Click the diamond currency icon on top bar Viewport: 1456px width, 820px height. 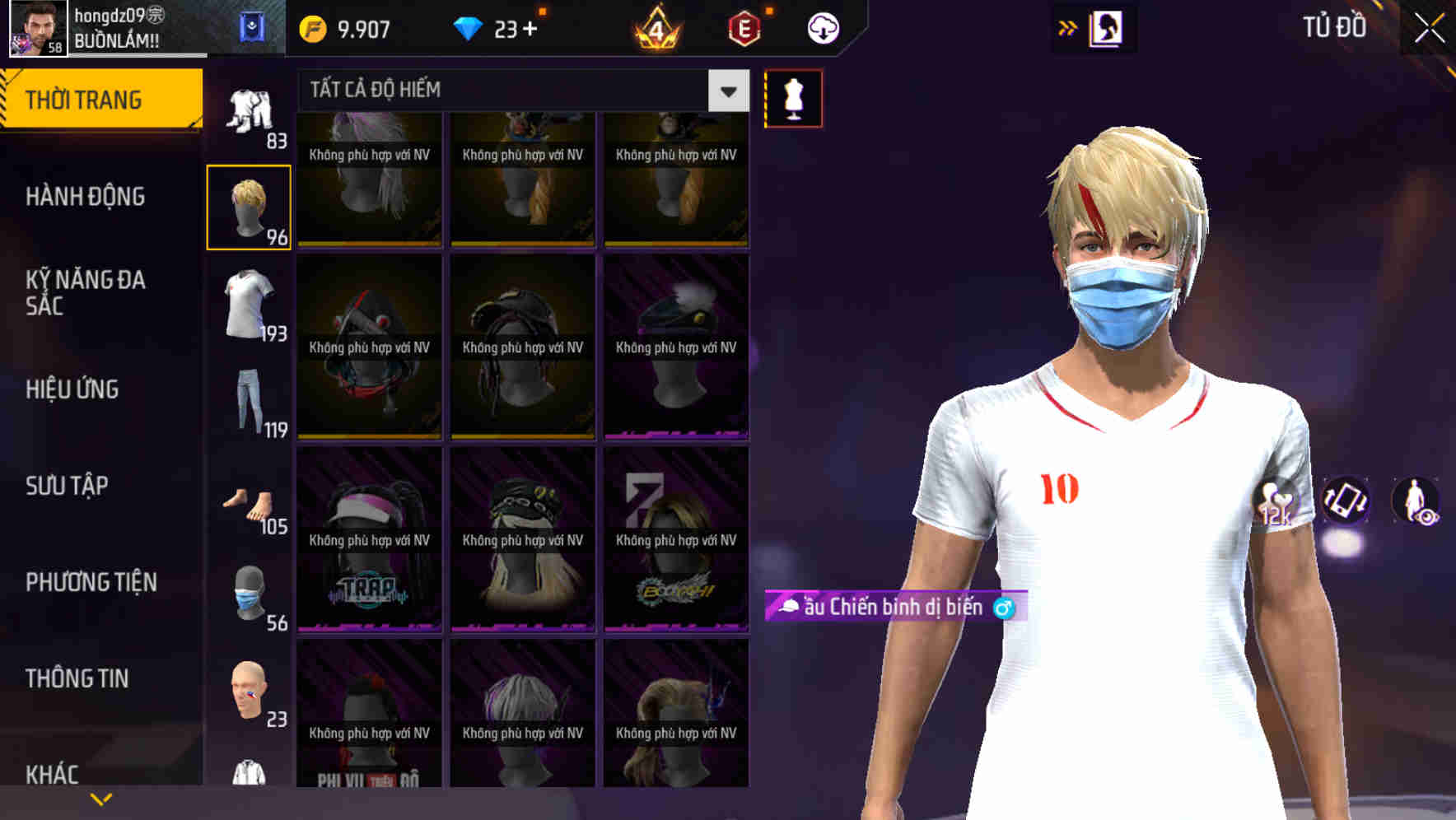pos(469,27)
